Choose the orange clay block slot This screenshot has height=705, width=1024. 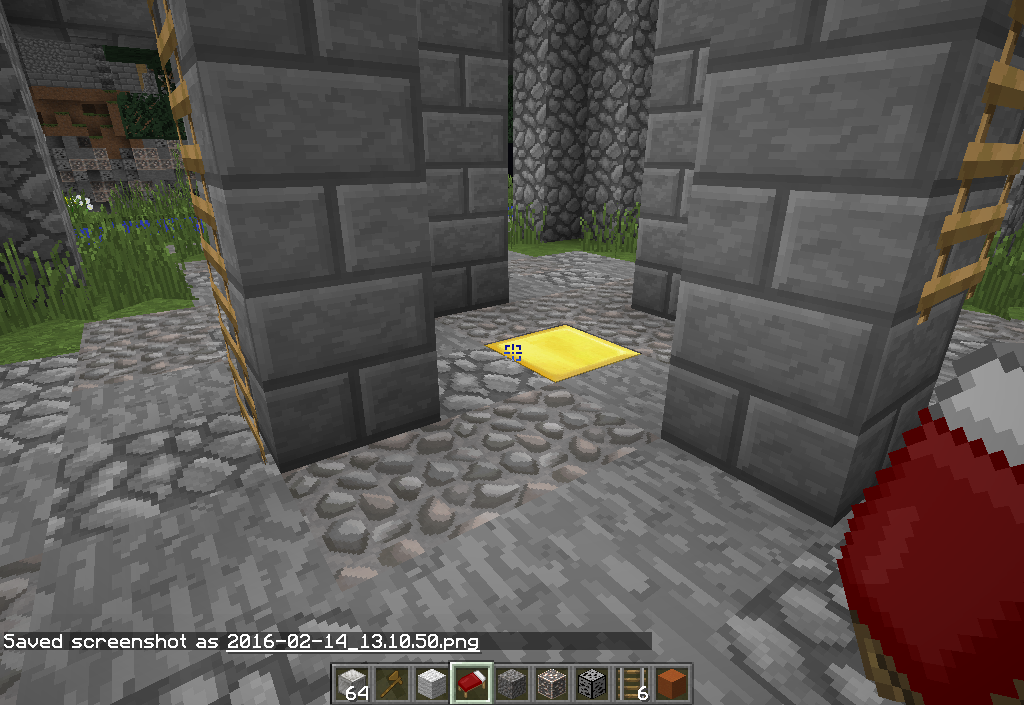coord(673,683)
